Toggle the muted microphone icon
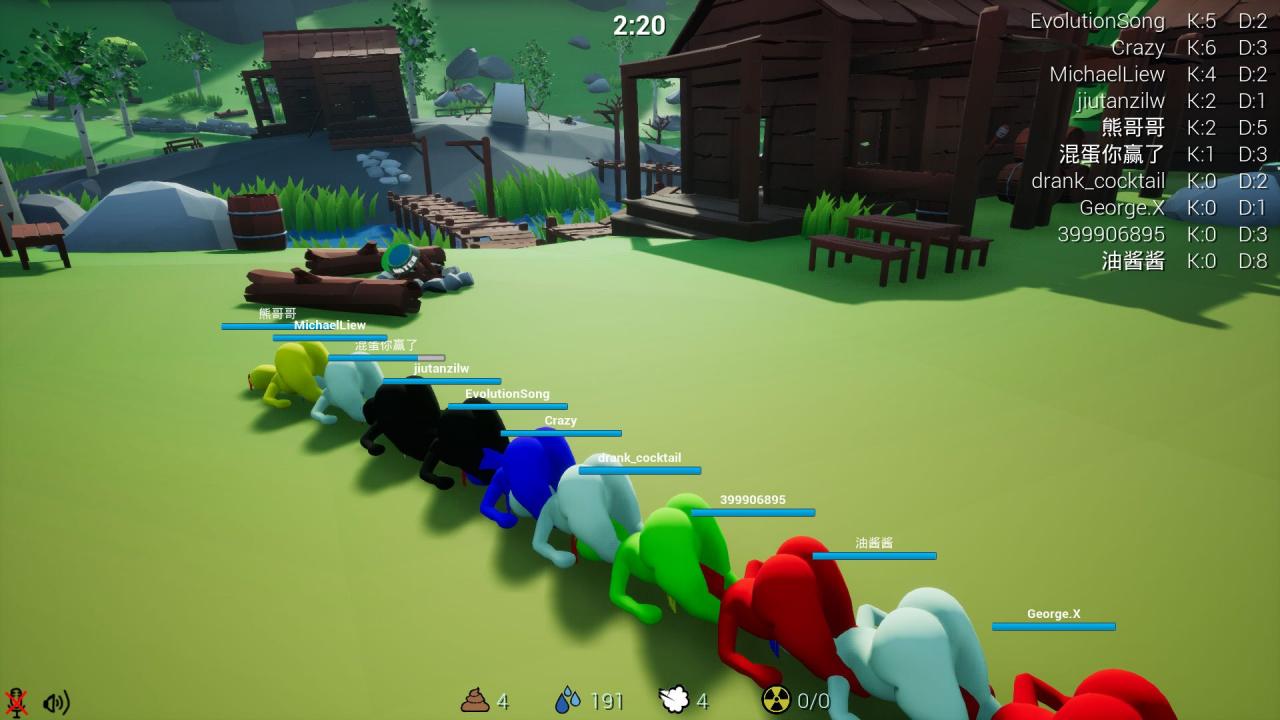Screen dimensions: 1280x720 (16, 701)
